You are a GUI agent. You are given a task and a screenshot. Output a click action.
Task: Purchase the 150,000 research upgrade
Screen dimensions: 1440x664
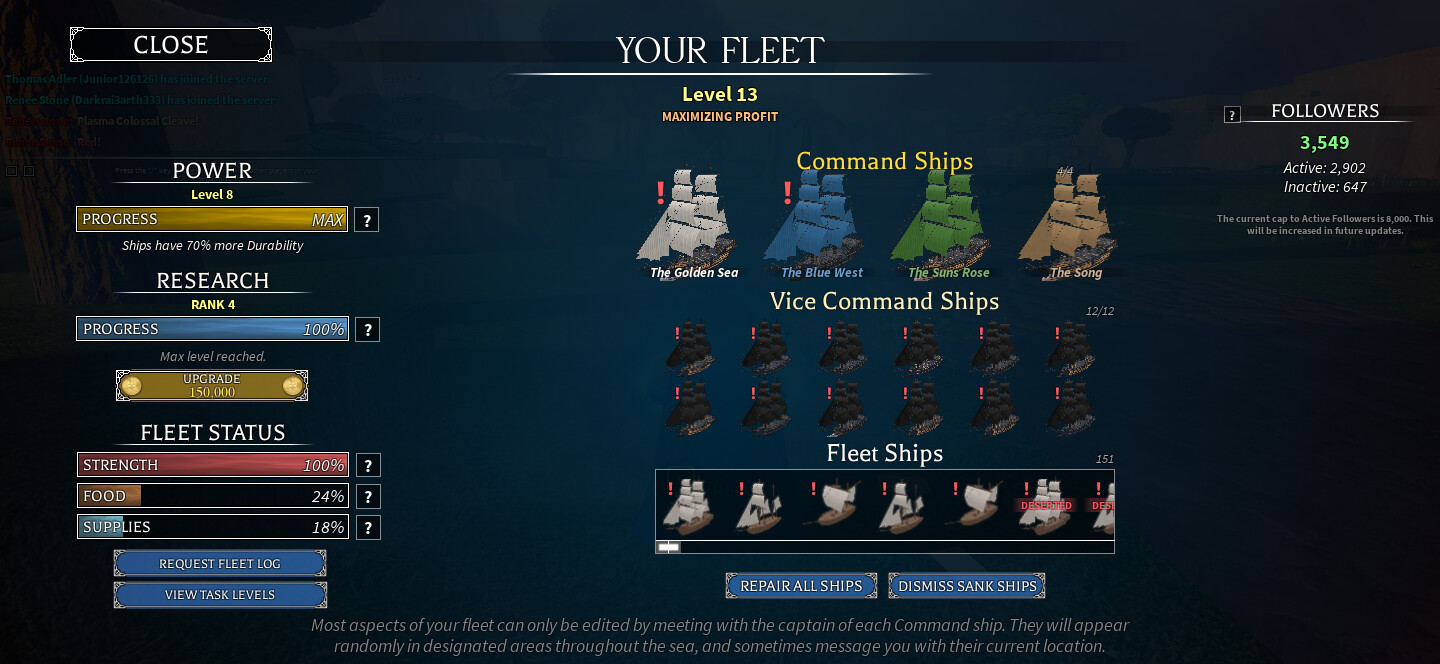[212, 386]
